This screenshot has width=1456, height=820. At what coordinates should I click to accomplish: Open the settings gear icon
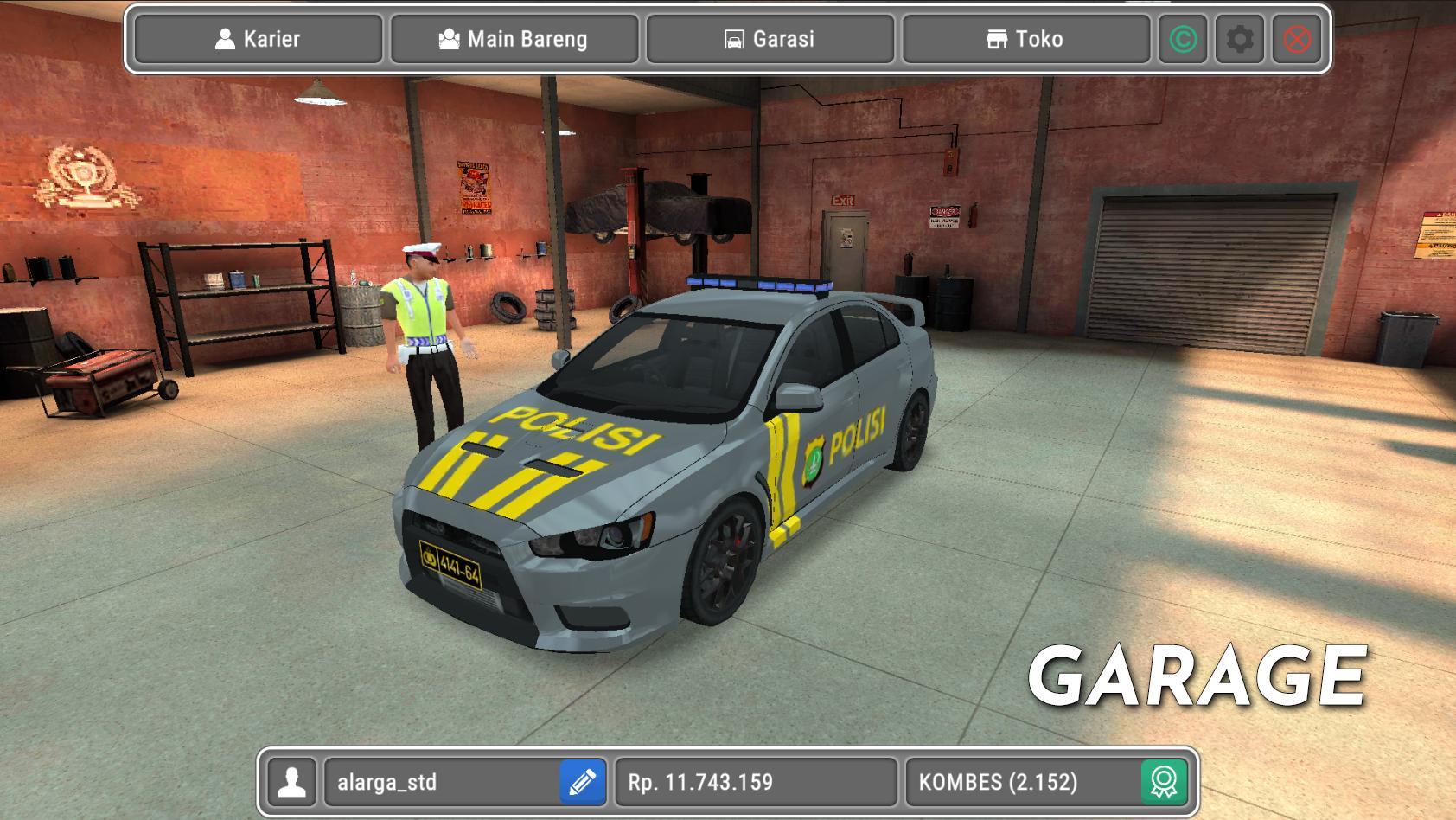(1240, 39)
